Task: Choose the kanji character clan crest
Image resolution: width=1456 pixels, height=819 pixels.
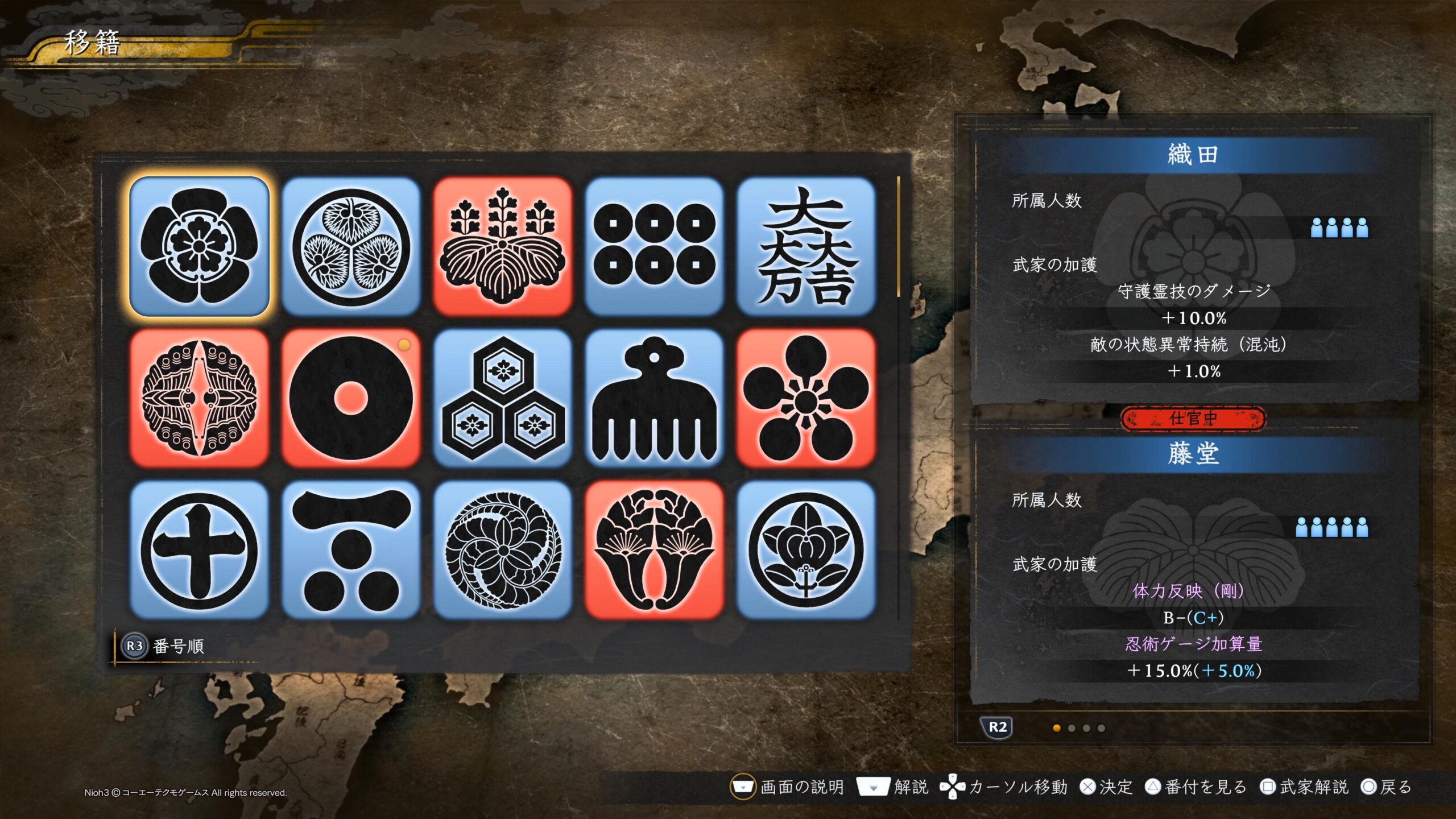Action: (806, 246)
